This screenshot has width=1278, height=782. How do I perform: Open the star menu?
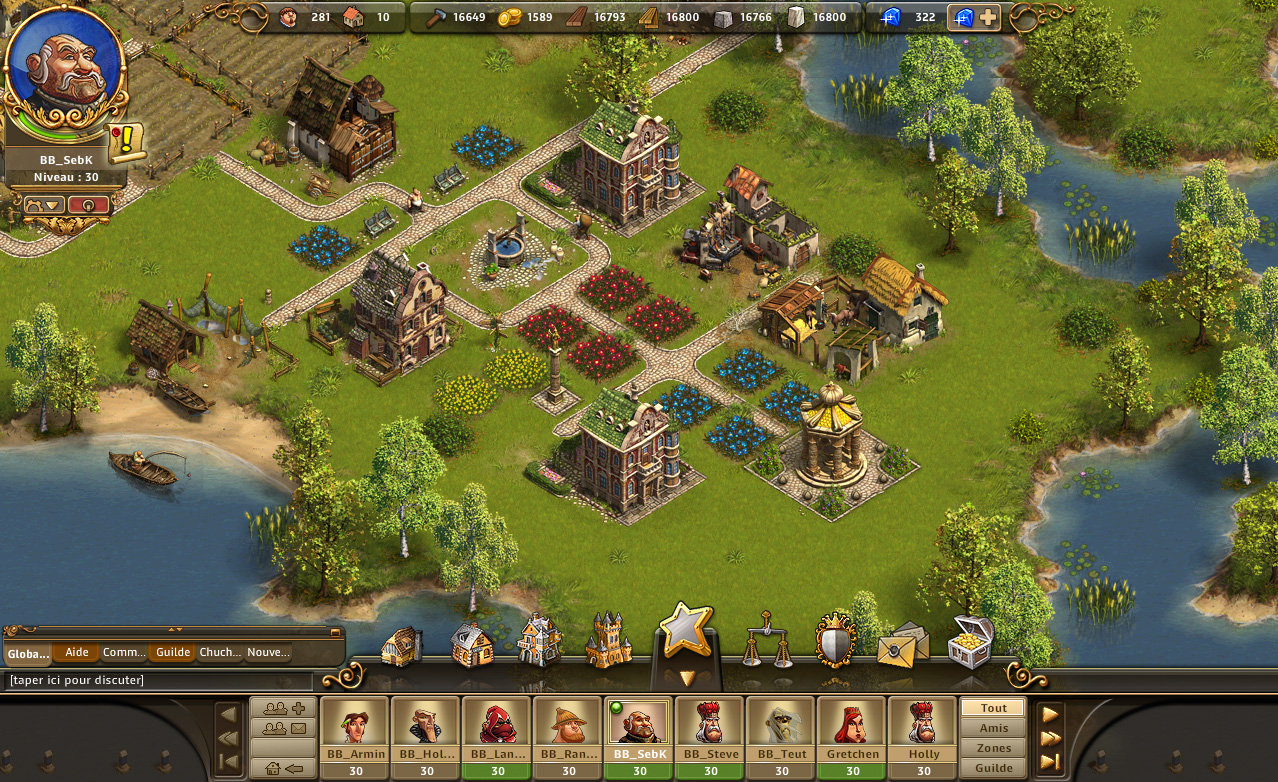pyautogui.click(x=684, y=631)
